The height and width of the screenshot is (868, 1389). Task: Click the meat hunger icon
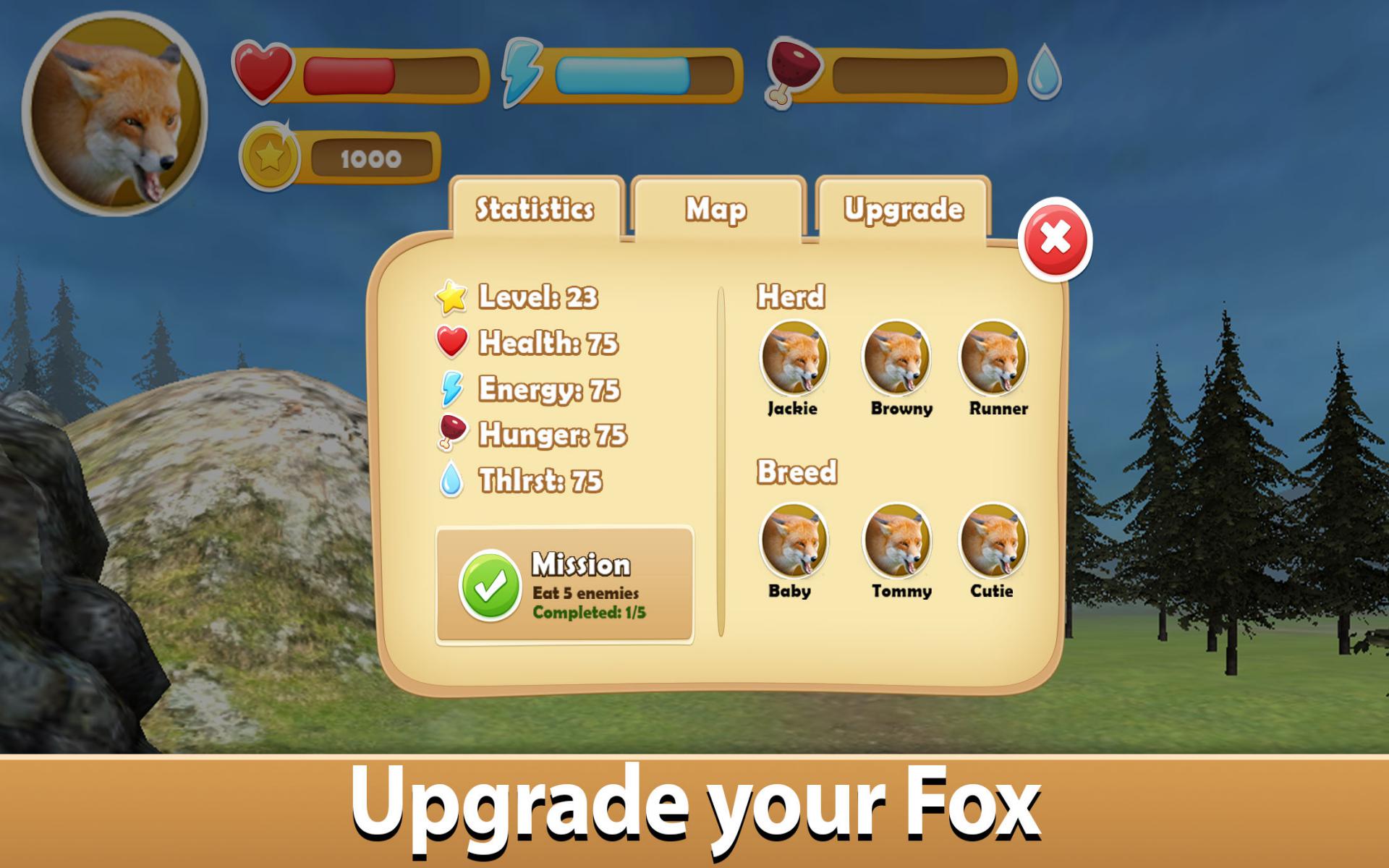point(794,72)
